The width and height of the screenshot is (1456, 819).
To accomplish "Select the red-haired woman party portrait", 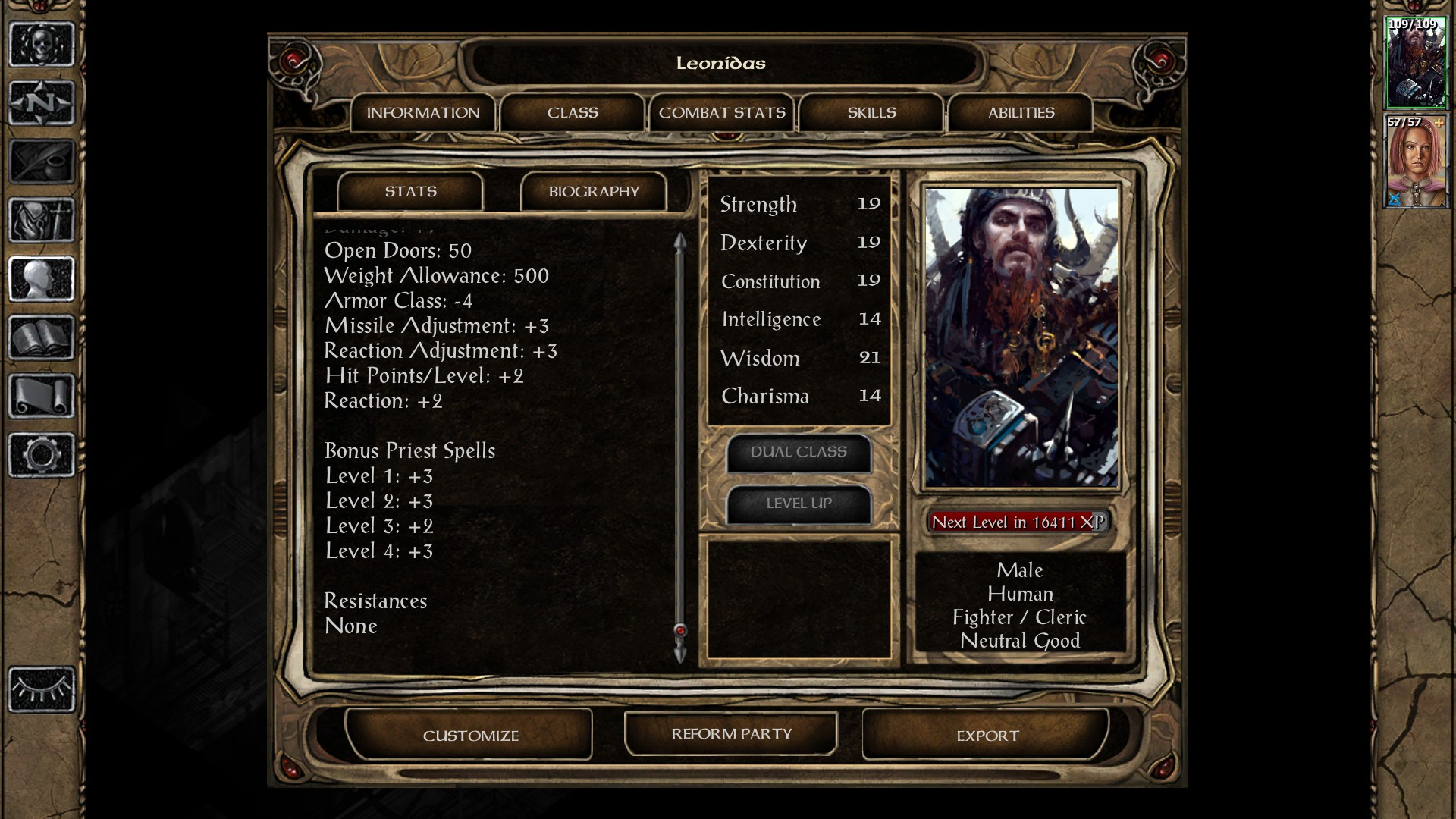I will (1415, 162).
